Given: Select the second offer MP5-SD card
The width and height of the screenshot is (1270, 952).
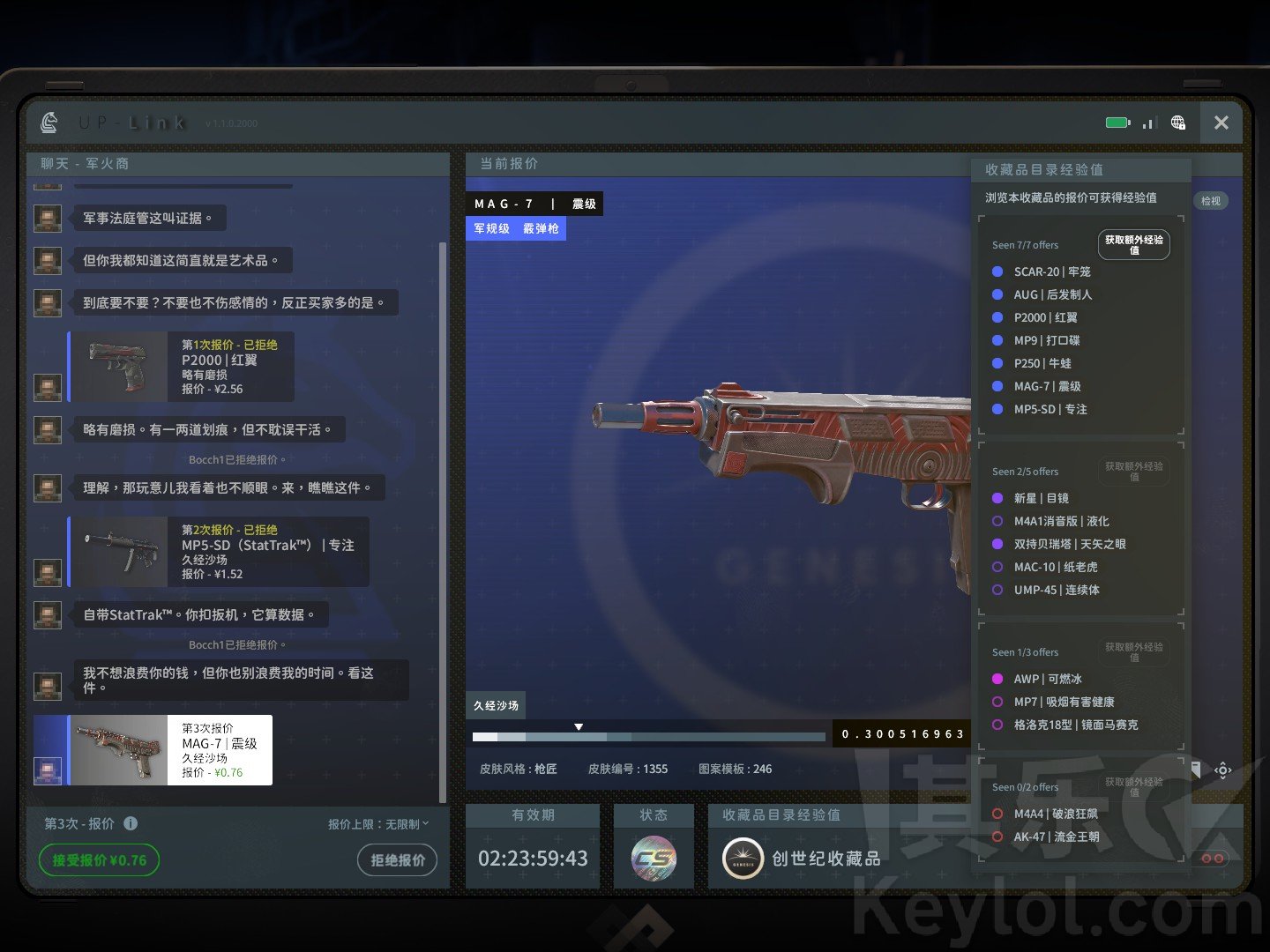Looking at the screenshot, I should (x=219, y=552).
